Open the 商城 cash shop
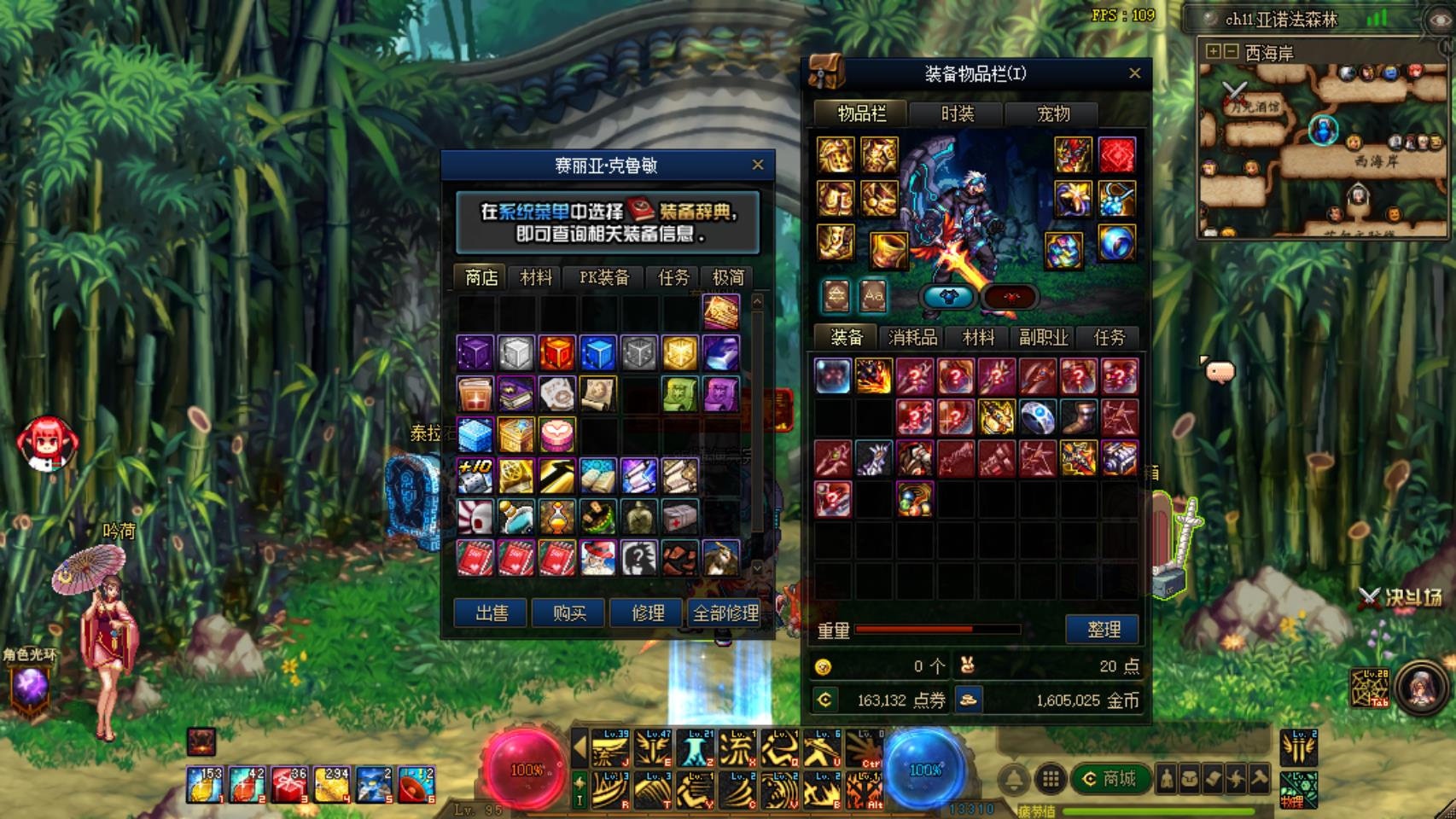This screenshot has height=819, width=1456. tap(1109, 778)
